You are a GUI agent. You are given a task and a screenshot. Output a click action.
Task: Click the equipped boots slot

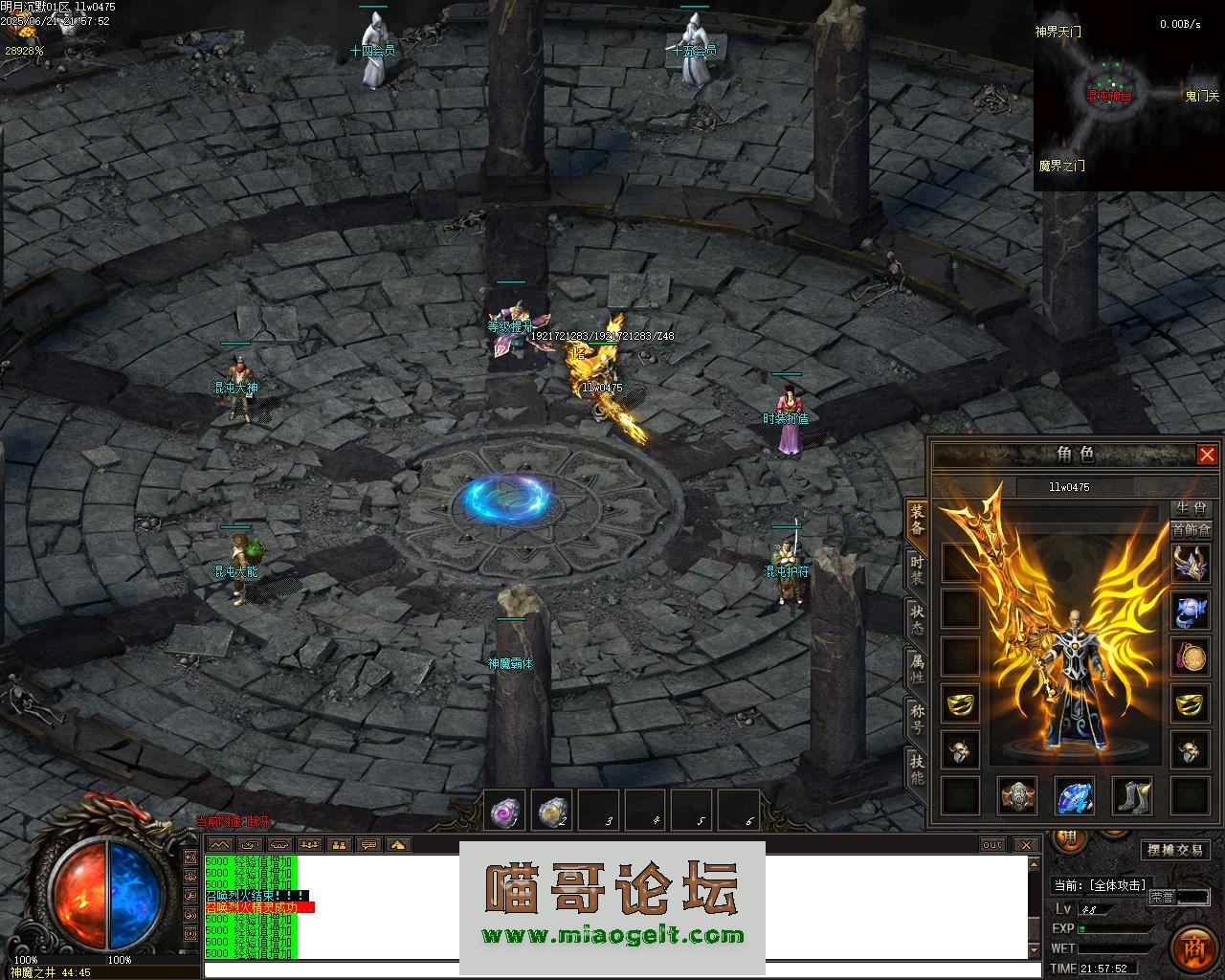(x=1132, y=795)
